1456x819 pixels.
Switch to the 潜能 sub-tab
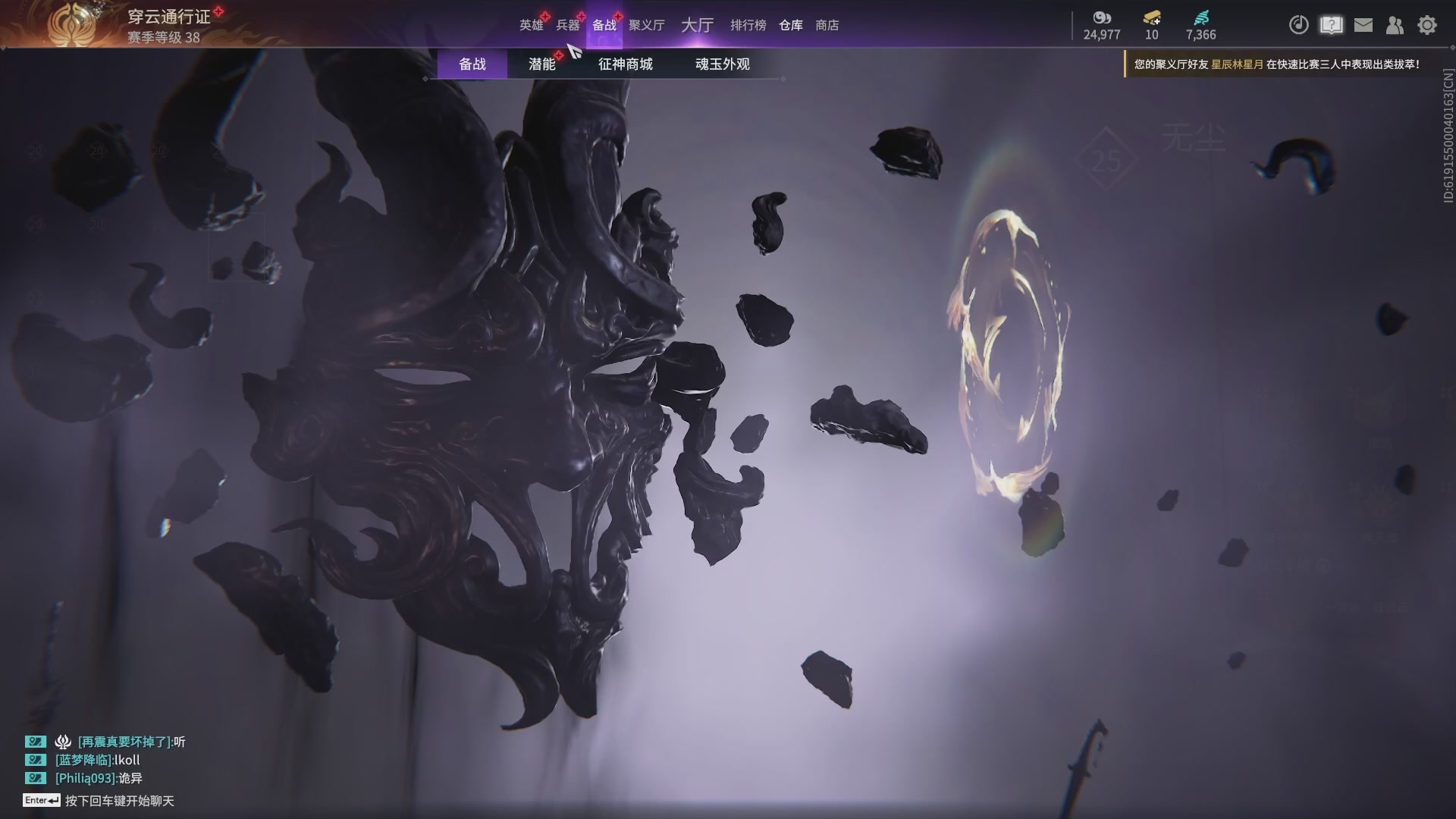coord(541,64)
